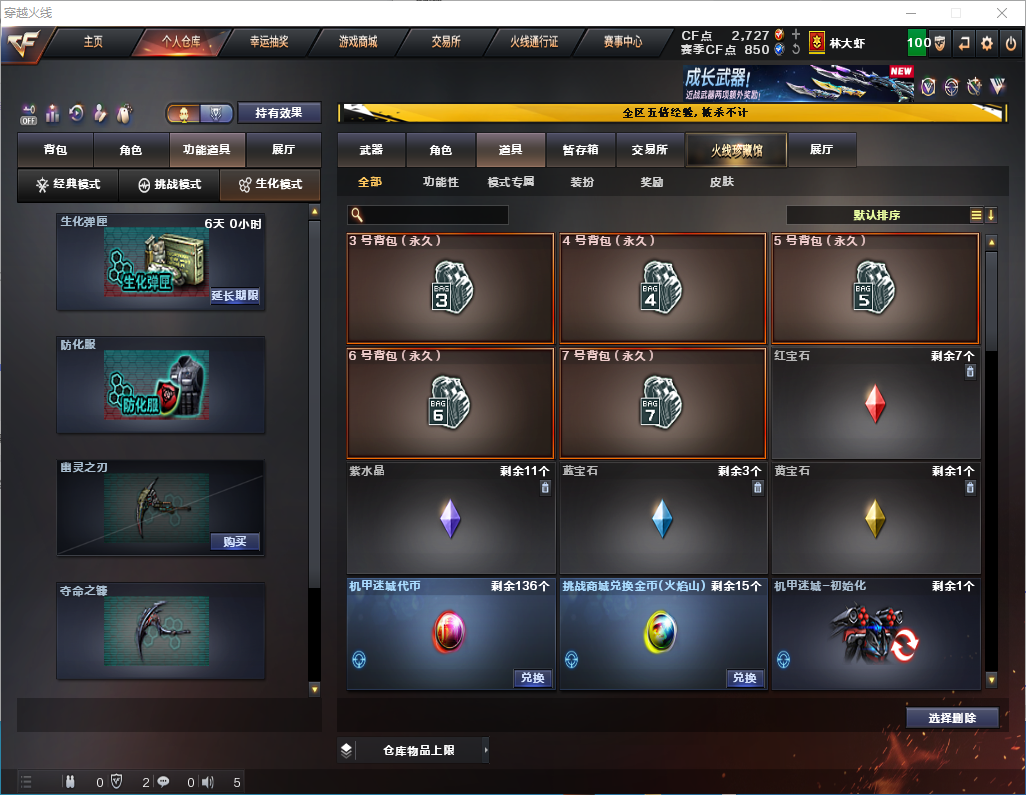
Task: Click the 持有效果 button
Action: click(278, 113)
